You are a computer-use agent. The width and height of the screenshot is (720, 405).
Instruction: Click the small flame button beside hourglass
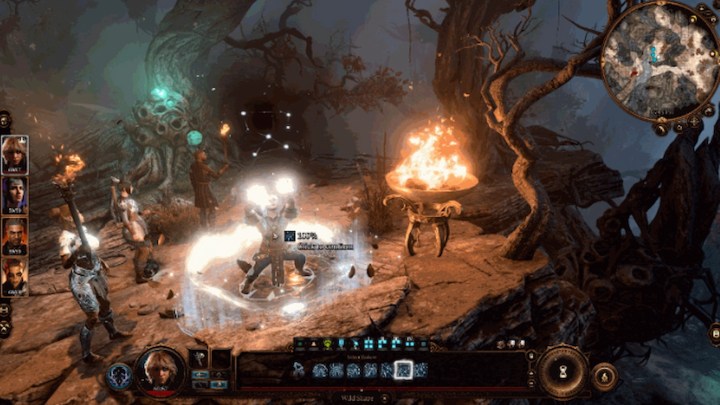604,376
